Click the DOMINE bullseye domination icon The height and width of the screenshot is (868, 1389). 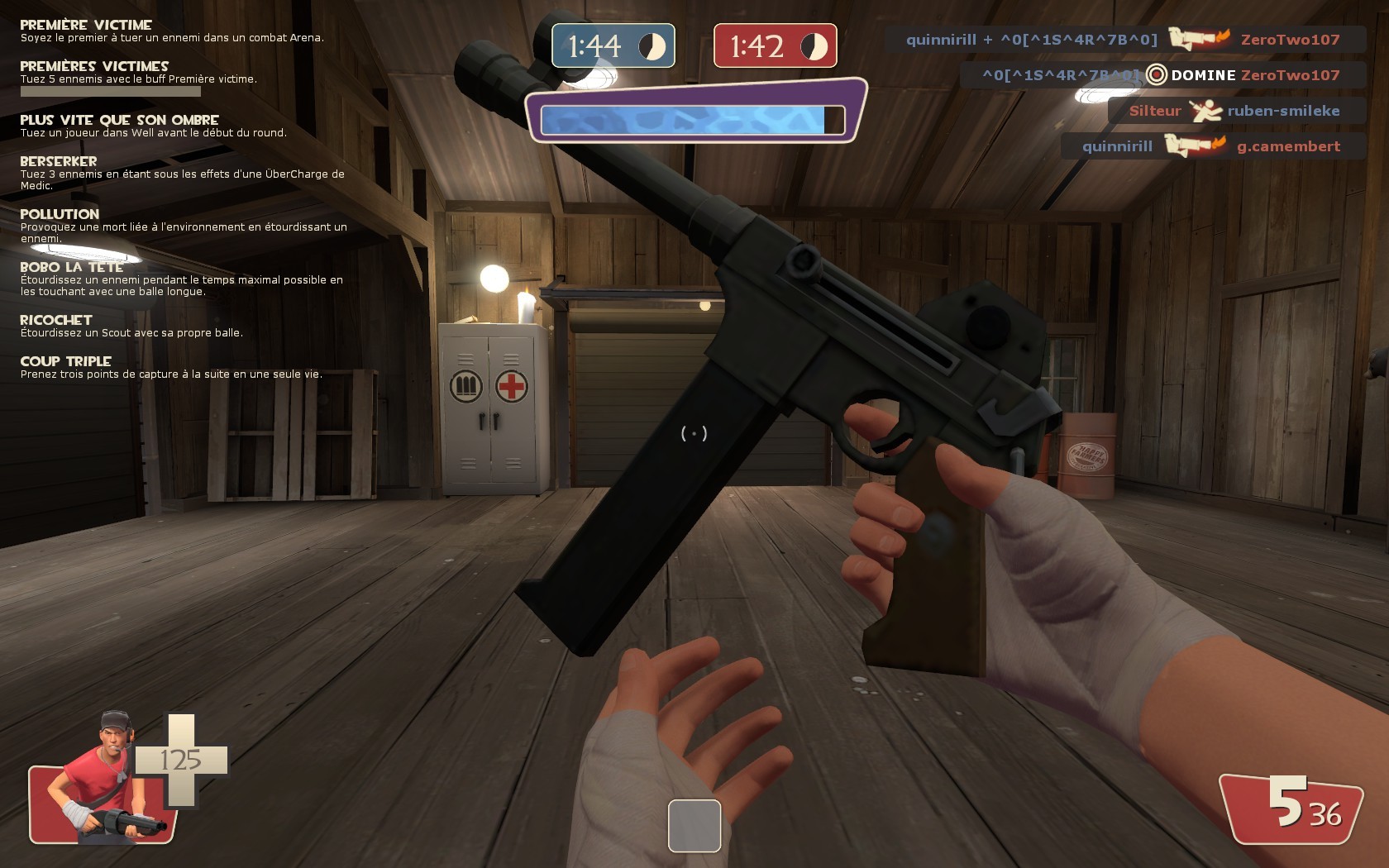(1156, 74)
